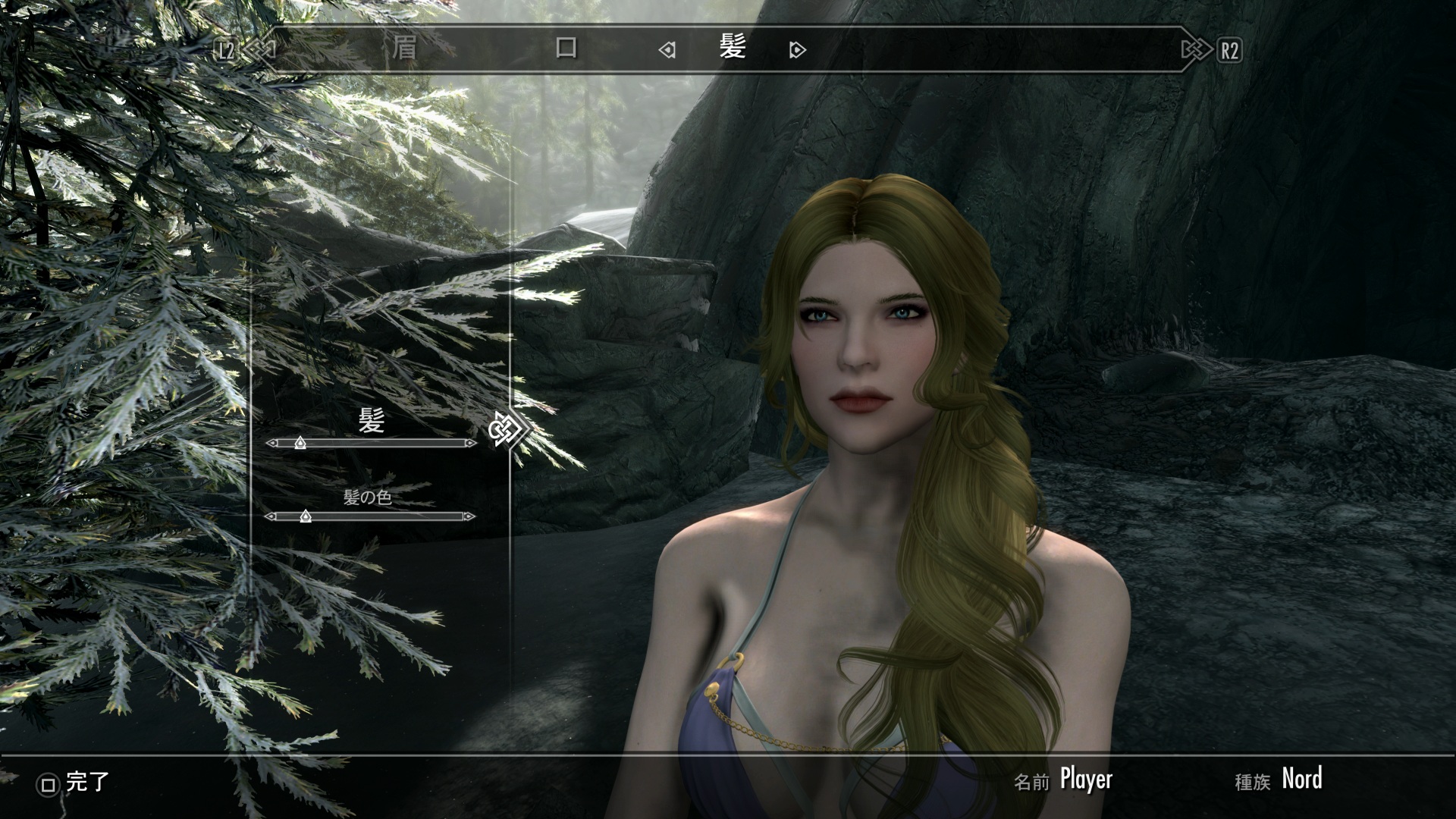Select the 種族 Nord race label

[x=1301, y=779]
